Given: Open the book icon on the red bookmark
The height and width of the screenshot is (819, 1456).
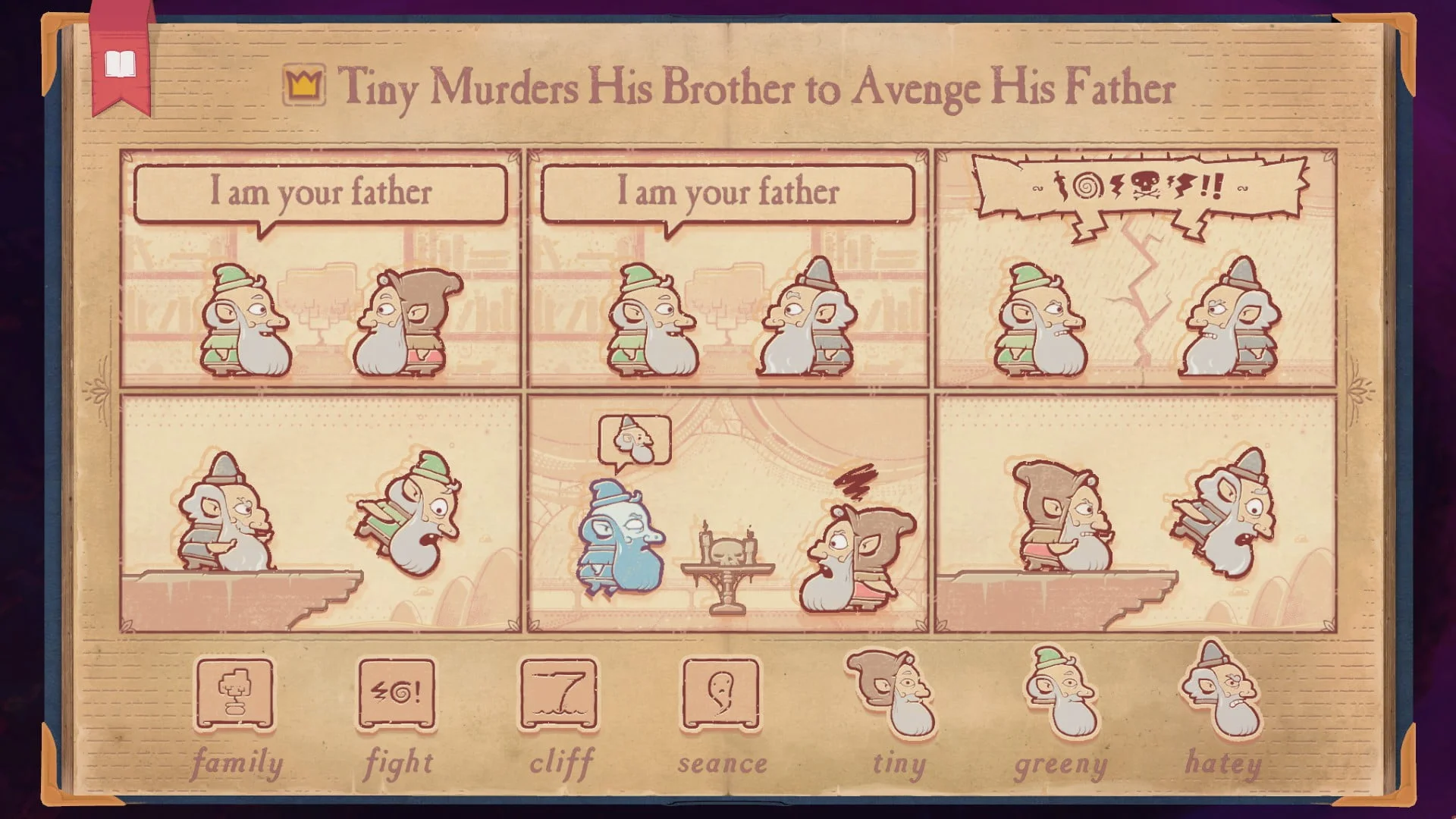Looking at the screenshot, I should [x=121, y=64].
